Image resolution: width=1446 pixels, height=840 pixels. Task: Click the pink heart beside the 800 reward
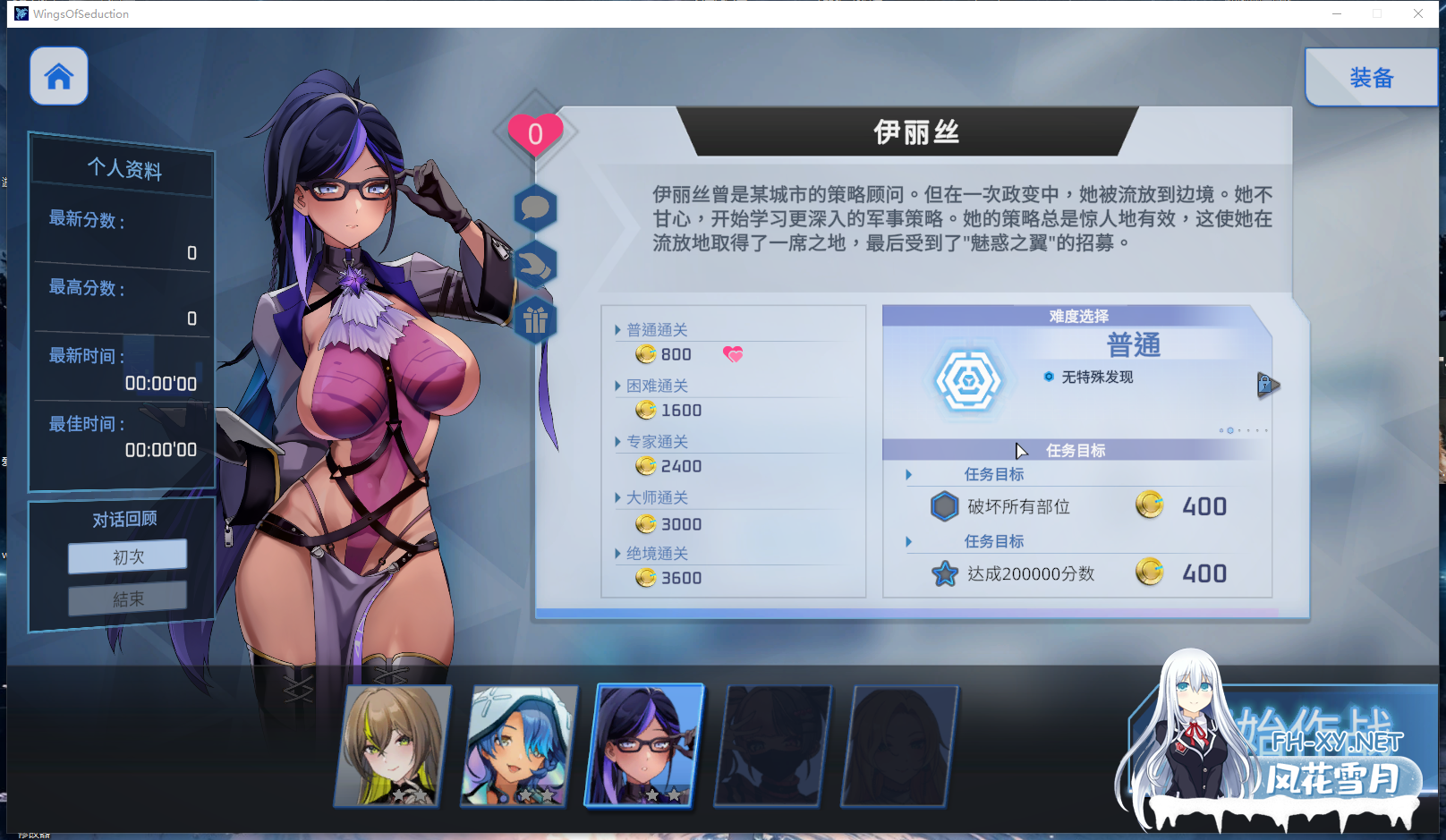[734, 353]
